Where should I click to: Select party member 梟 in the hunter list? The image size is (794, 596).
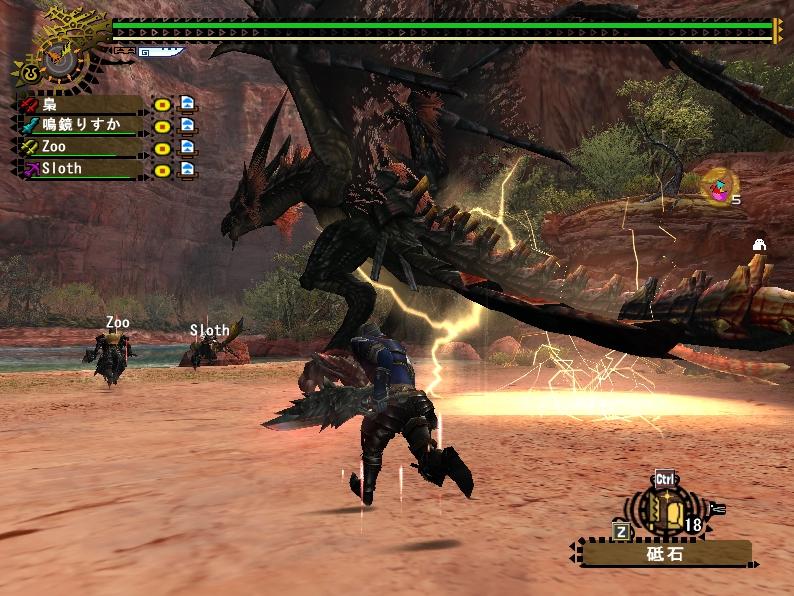(x=80, y=104)
